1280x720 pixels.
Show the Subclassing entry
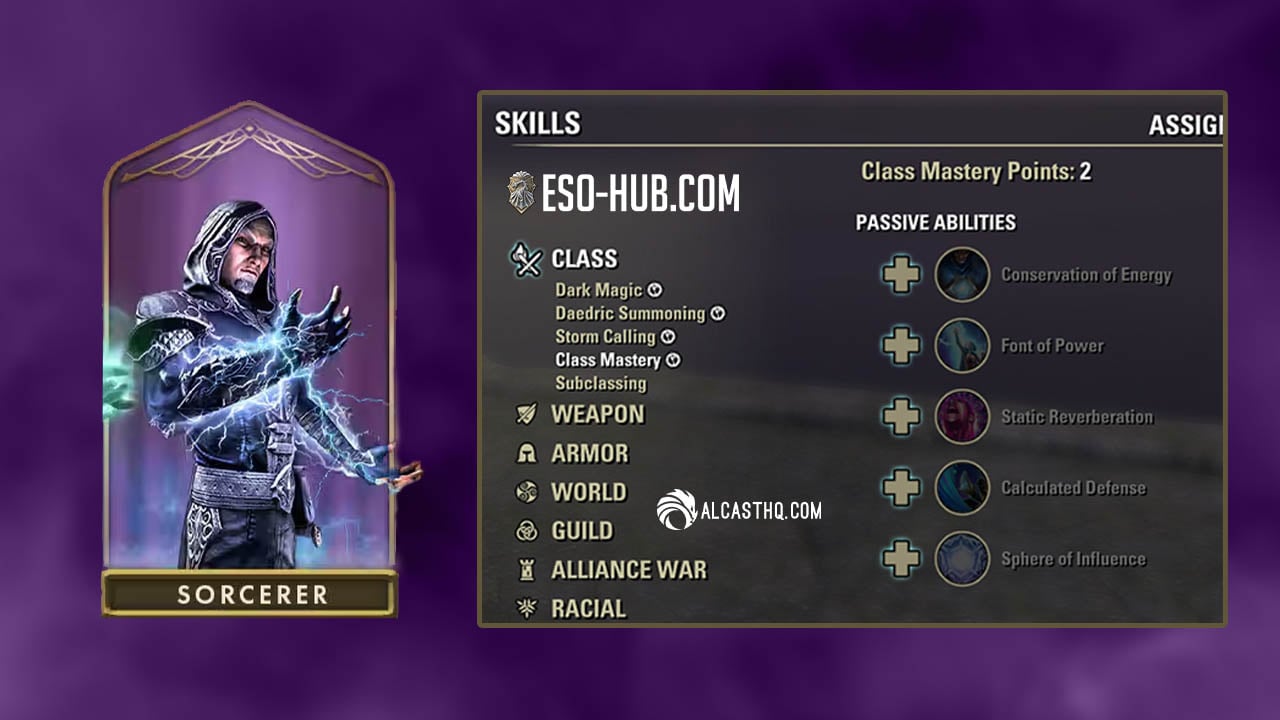[600, 383]
